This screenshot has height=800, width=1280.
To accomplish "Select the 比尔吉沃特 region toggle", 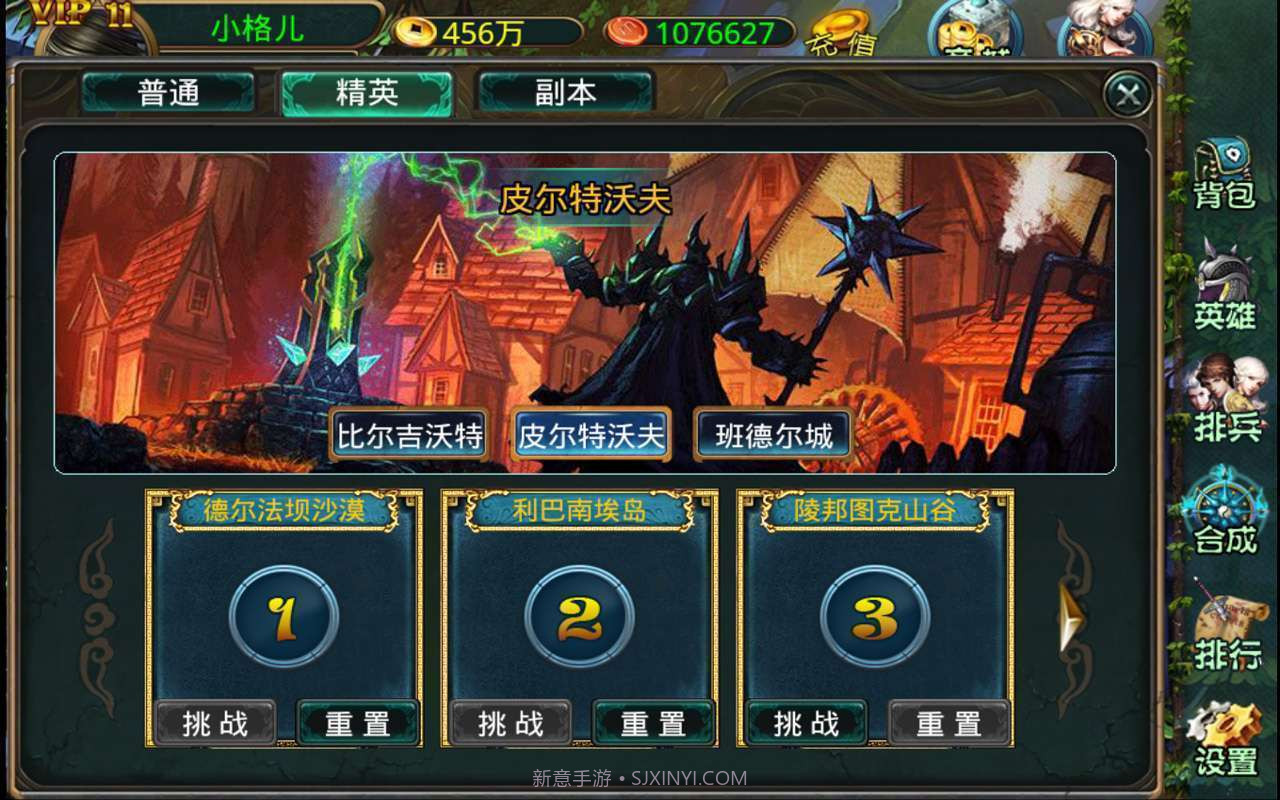I will (x=408, y=435).
